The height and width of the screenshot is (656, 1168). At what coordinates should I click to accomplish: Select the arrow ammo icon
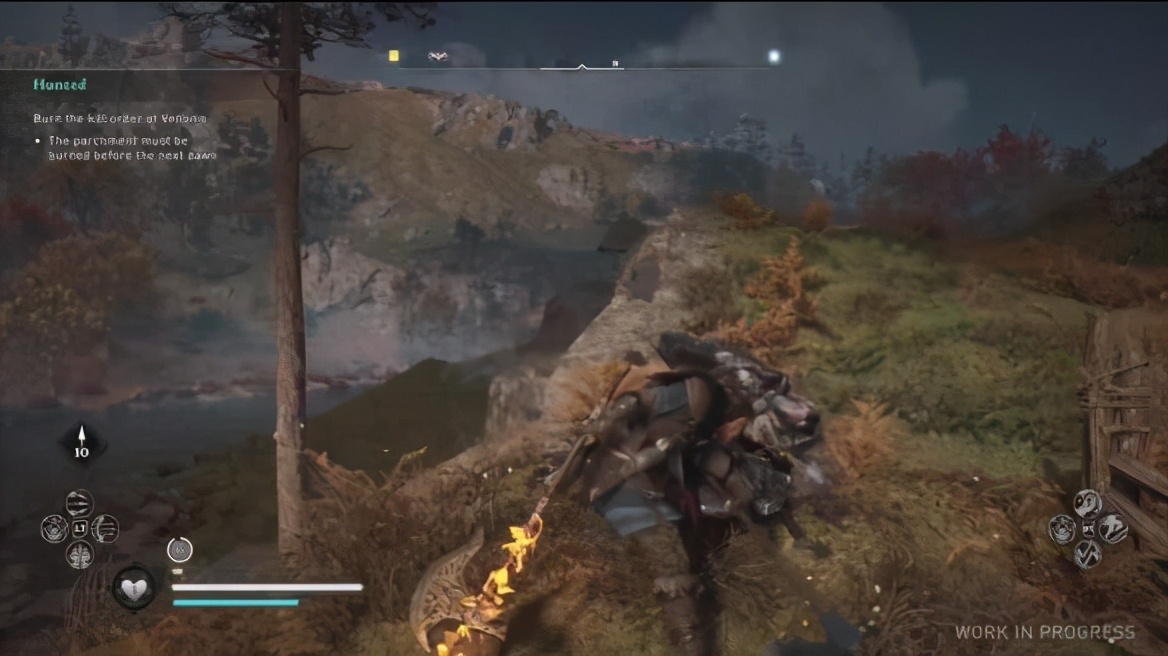coord(81,441)
